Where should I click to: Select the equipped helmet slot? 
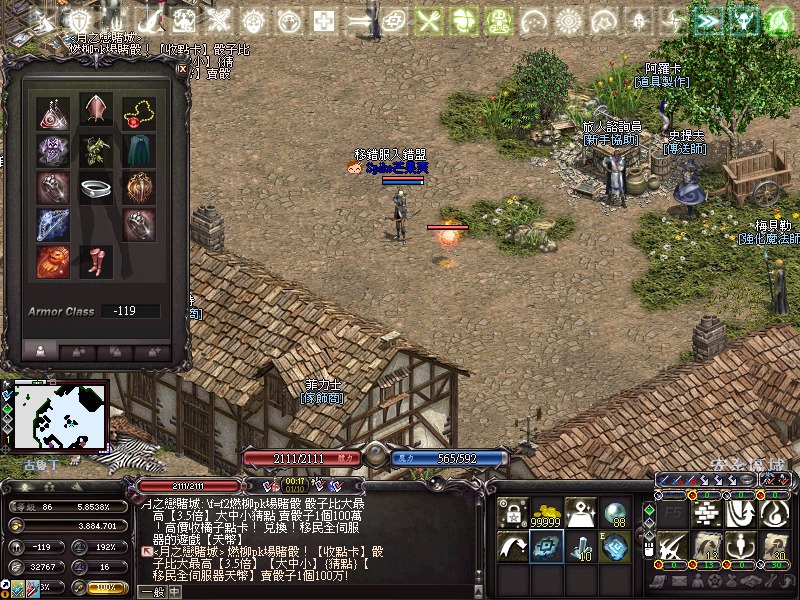(96, 111)
